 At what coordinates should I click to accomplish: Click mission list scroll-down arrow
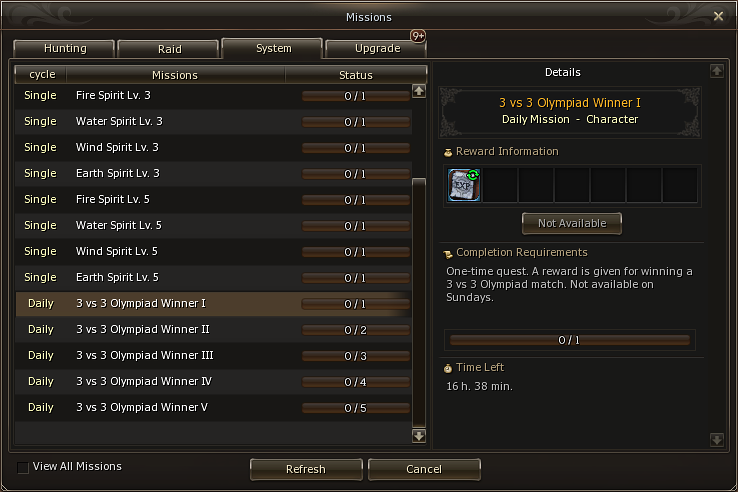[x=419, y=435]
